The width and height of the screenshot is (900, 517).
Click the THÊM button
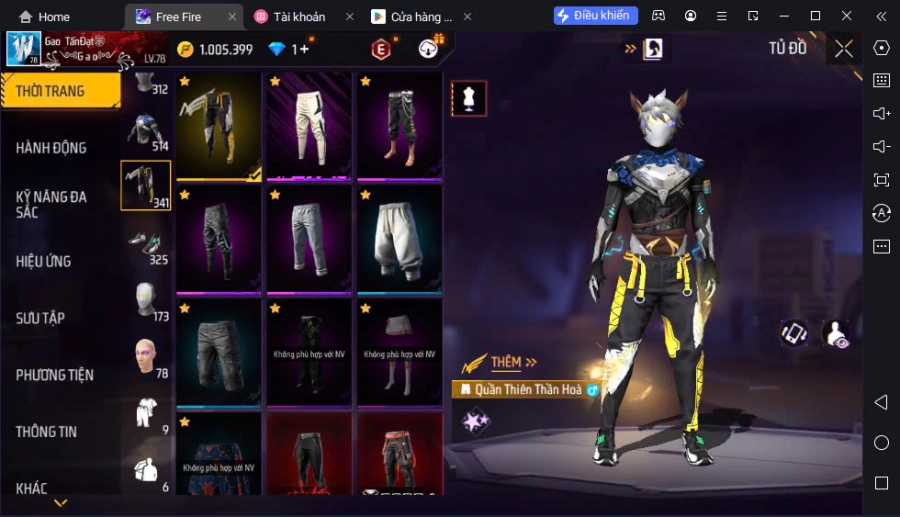point(513,362)
